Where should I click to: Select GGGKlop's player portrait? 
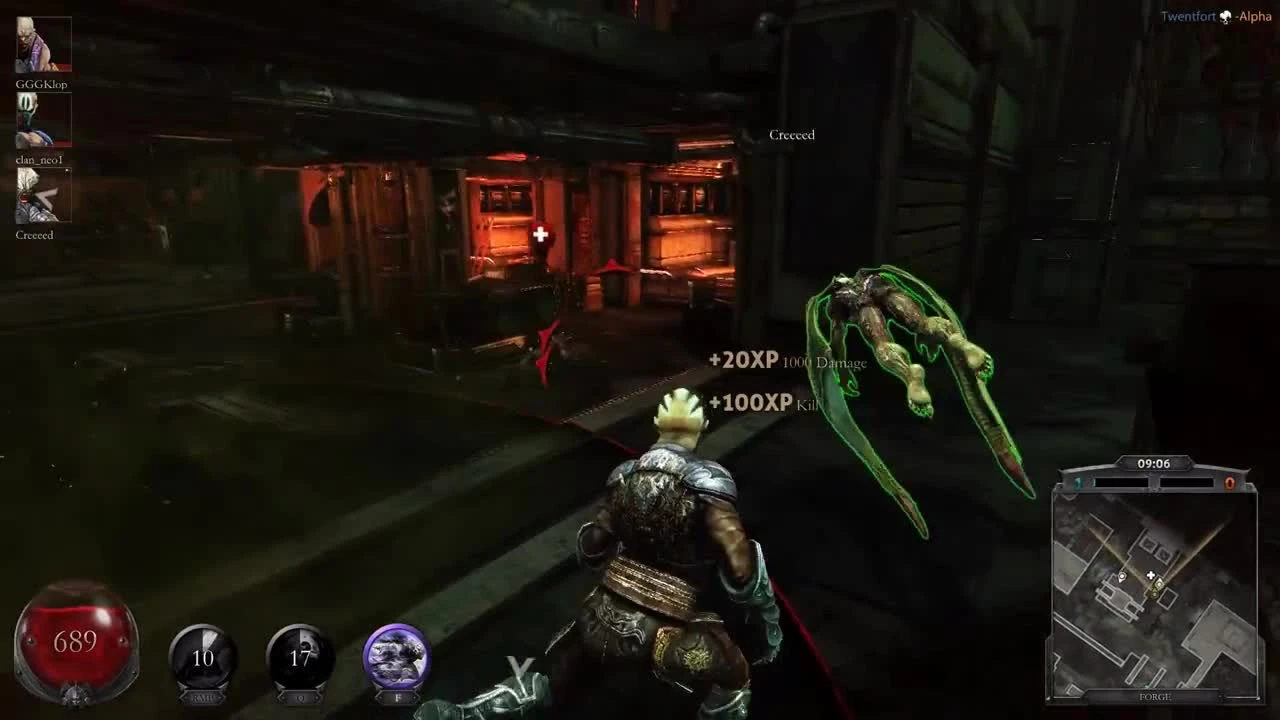(42, 45)
